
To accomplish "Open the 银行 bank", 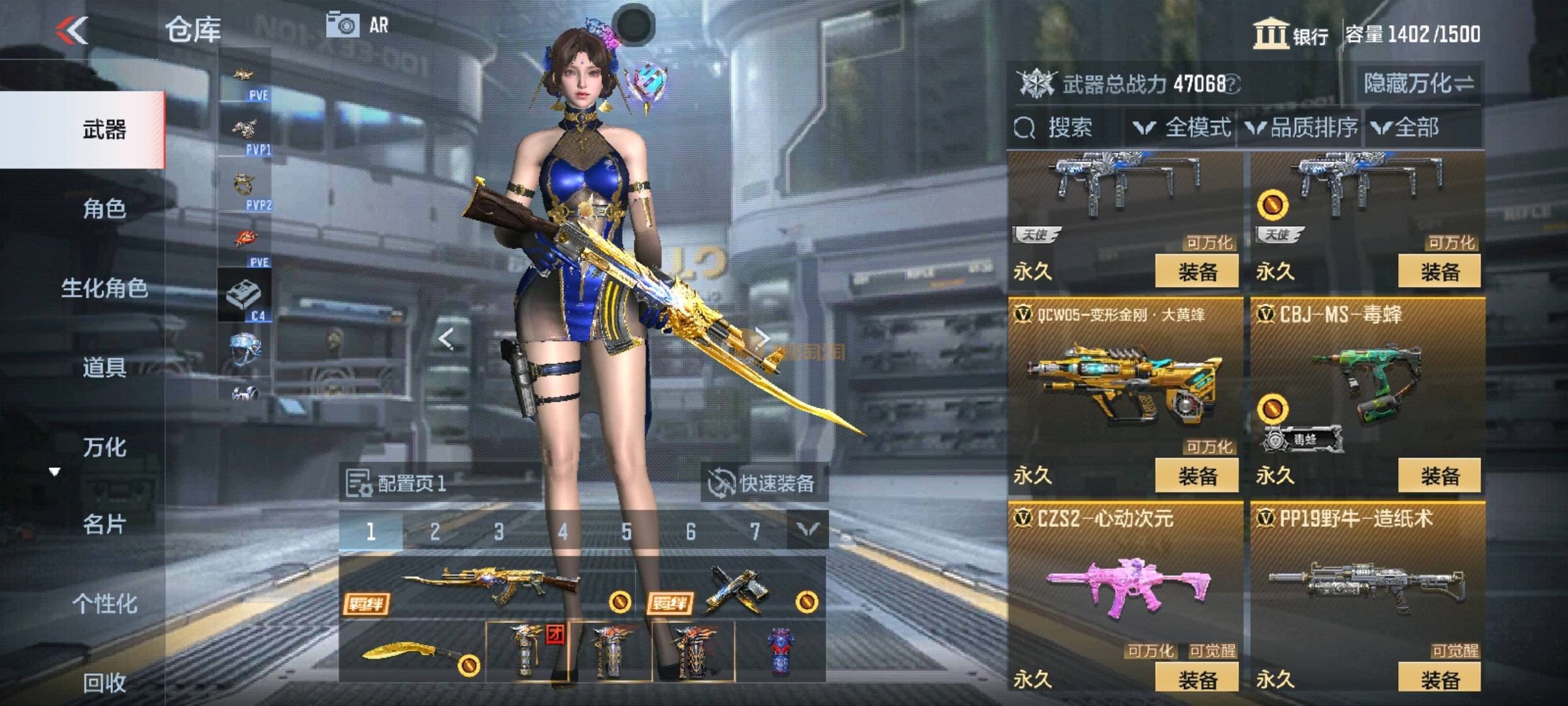I will 1290,34.
